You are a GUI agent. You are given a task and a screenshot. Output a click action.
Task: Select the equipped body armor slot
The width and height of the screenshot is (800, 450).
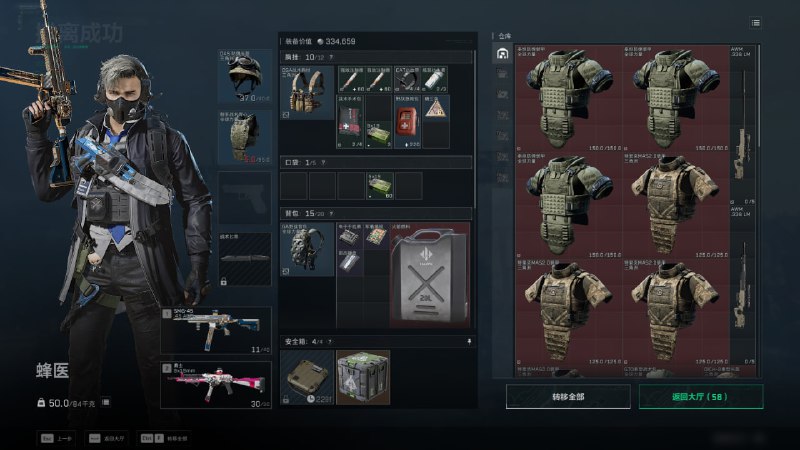click(x=245, y=136)
